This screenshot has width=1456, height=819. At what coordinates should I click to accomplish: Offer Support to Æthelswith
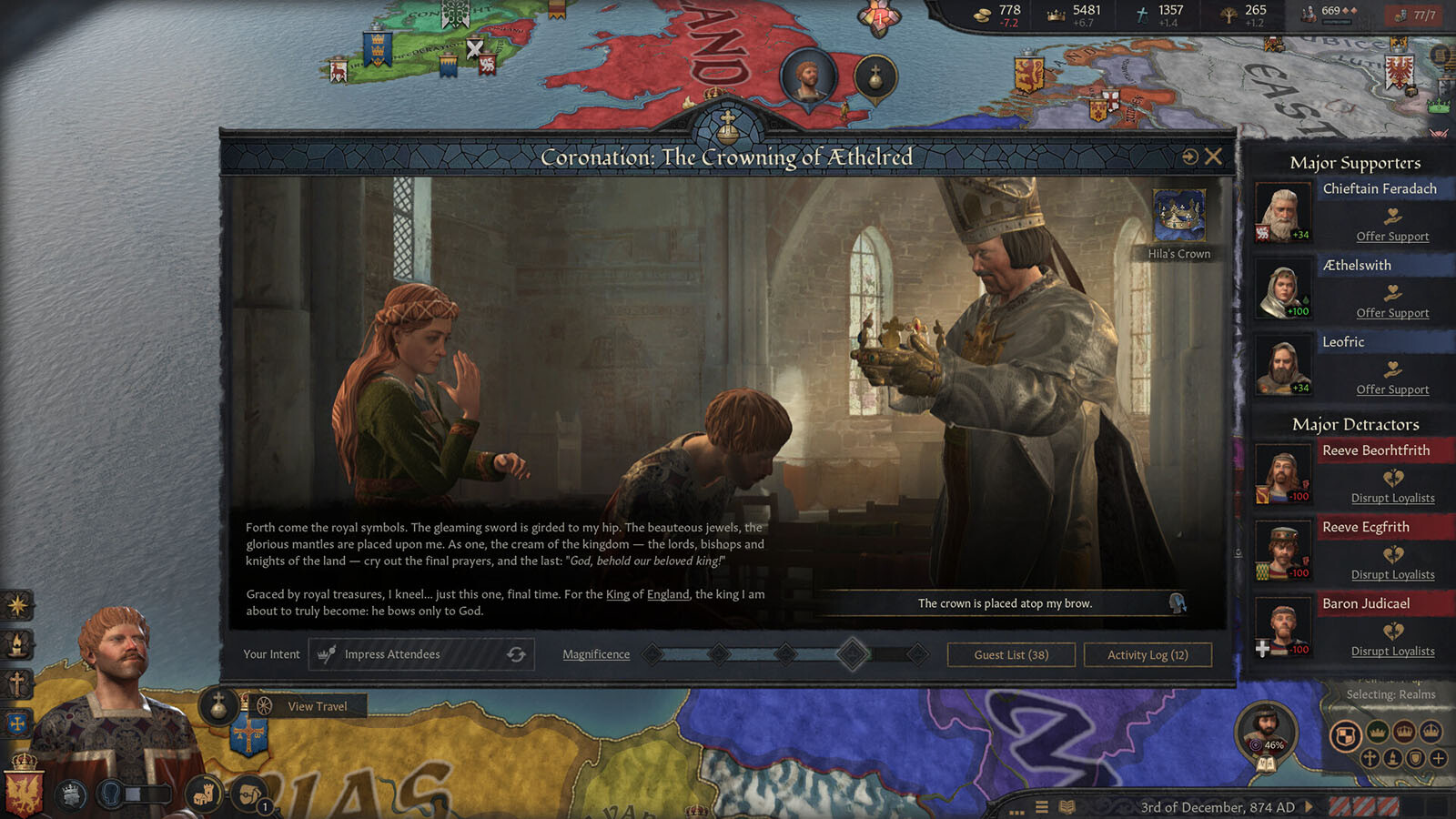point(1392,312)
